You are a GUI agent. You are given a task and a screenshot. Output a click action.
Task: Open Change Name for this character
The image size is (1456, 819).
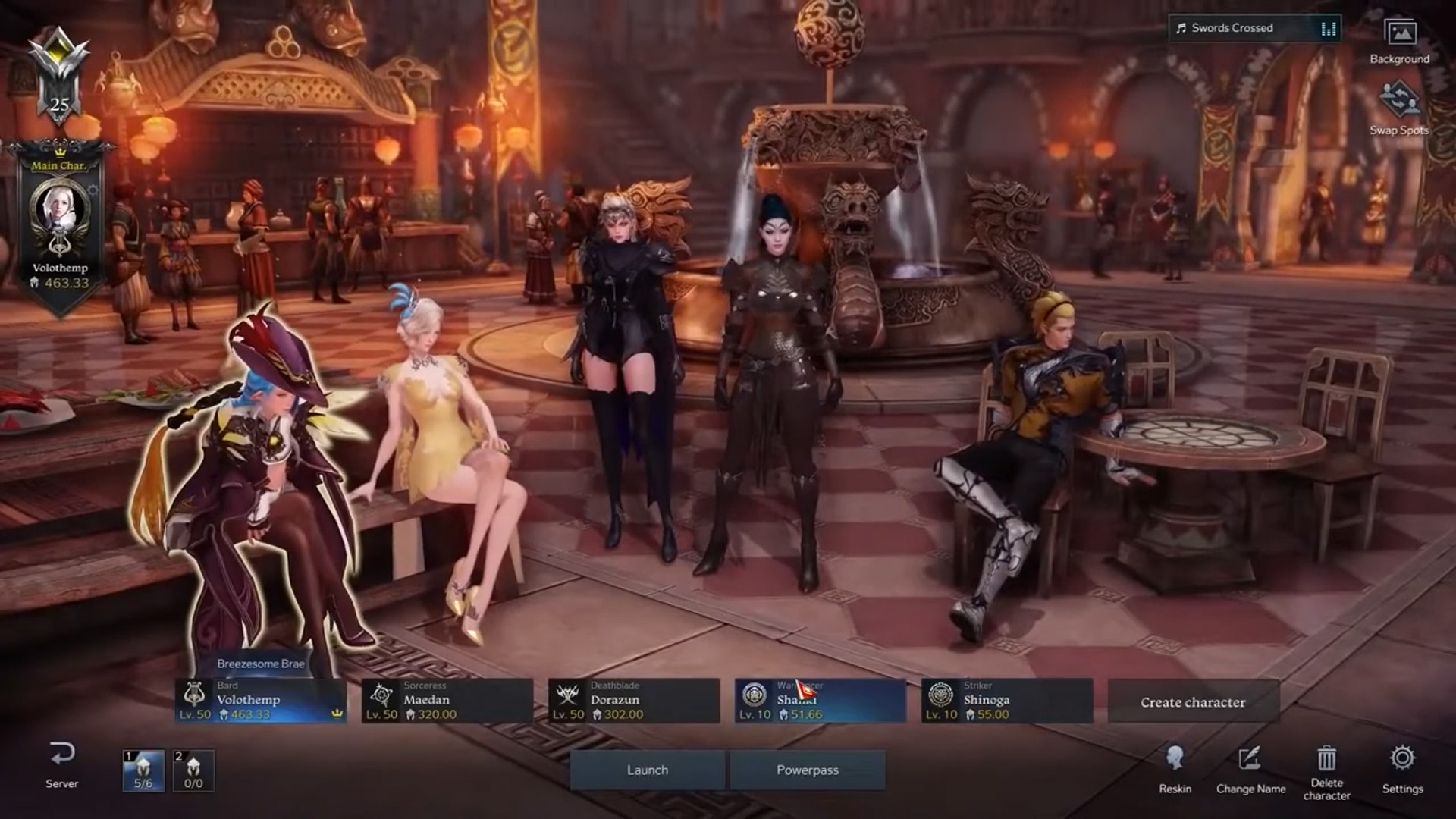click(x=1250, y=767)
